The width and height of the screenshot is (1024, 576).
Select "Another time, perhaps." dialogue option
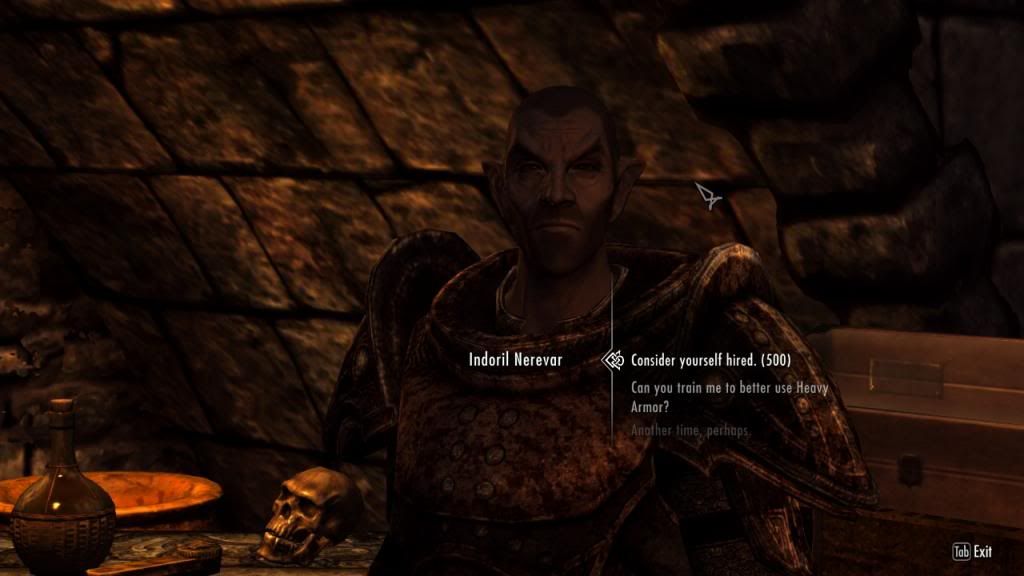(x=690, y=430)
